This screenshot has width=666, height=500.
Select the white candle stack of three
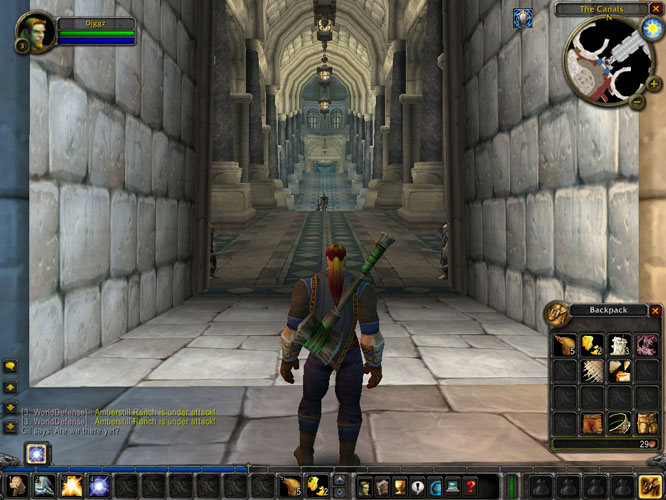[620, 346]
